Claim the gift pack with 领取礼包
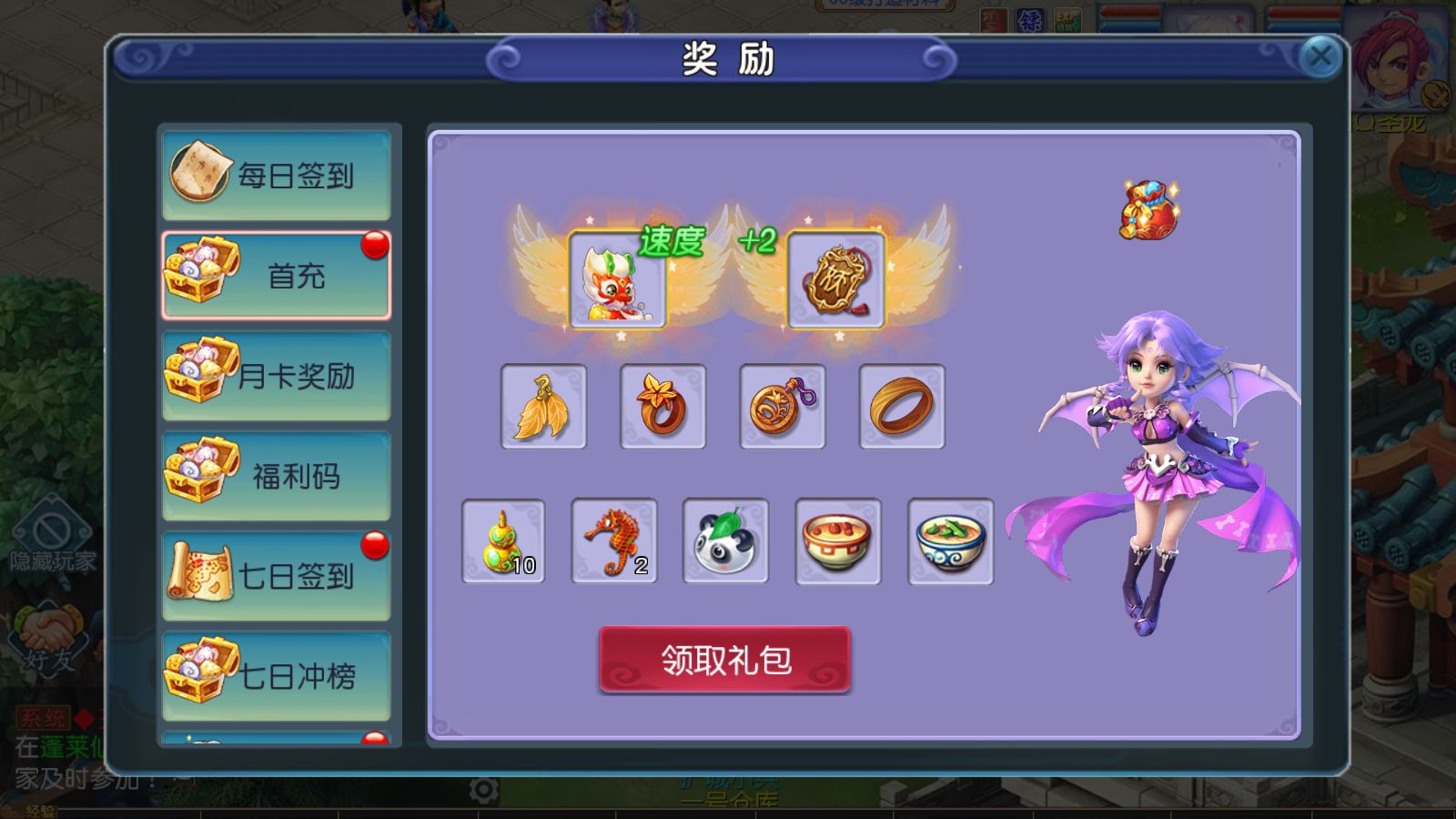1456x819 pixels. click(724, 660)
